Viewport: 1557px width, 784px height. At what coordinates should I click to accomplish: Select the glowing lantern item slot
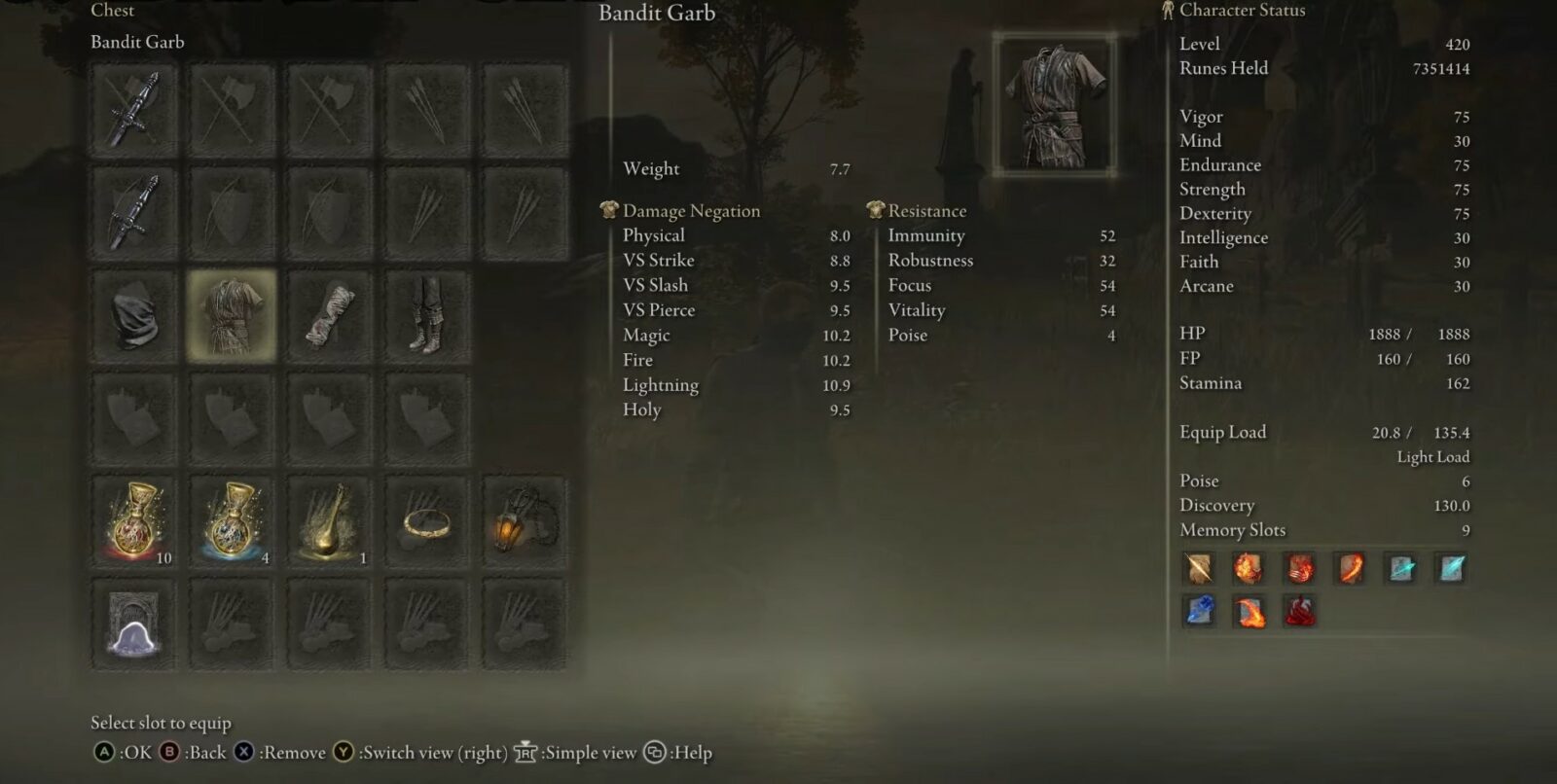524,522
